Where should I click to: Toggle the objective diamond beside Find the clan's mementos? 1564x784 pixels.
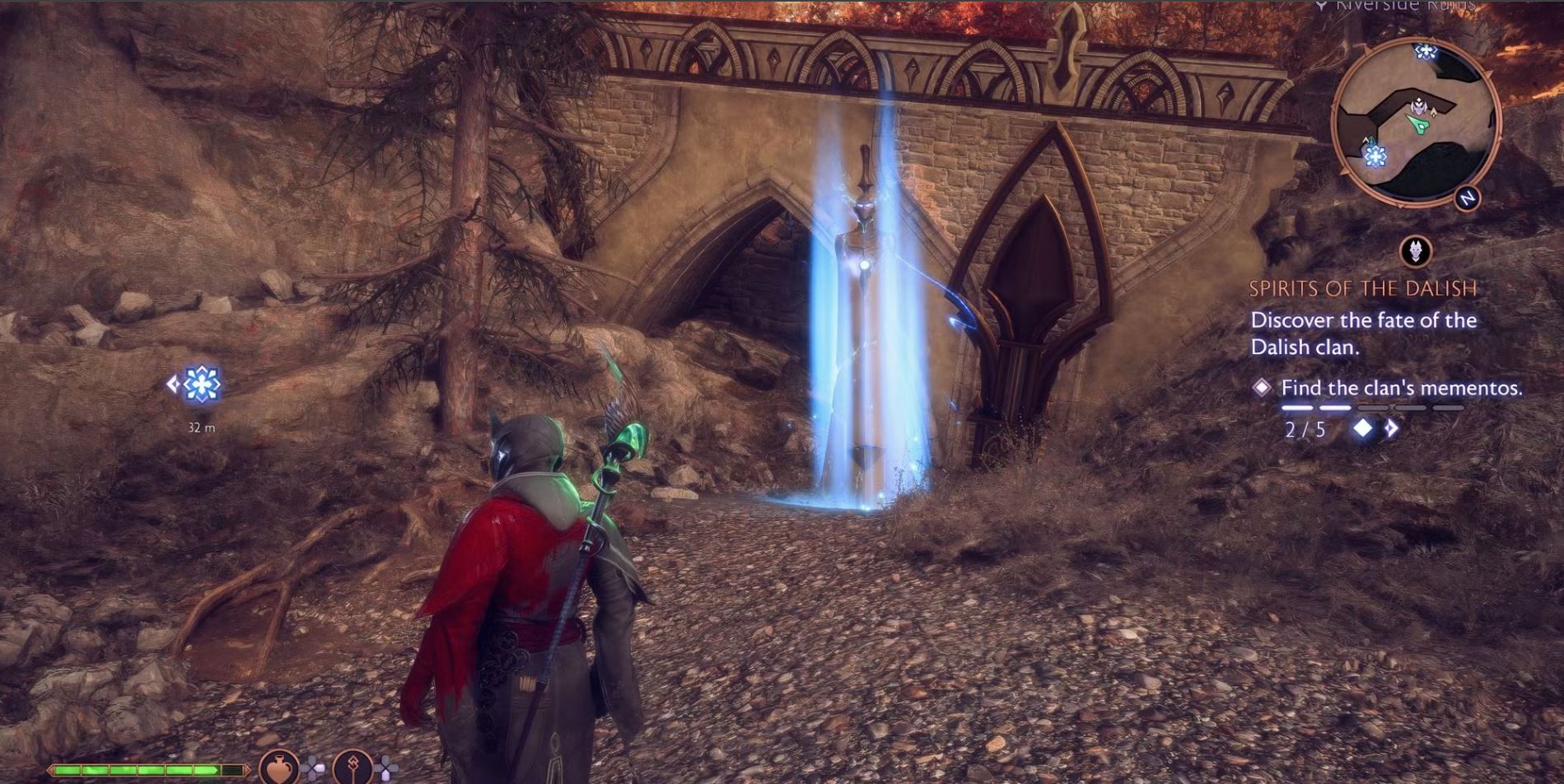click(x=1263, y=386)
